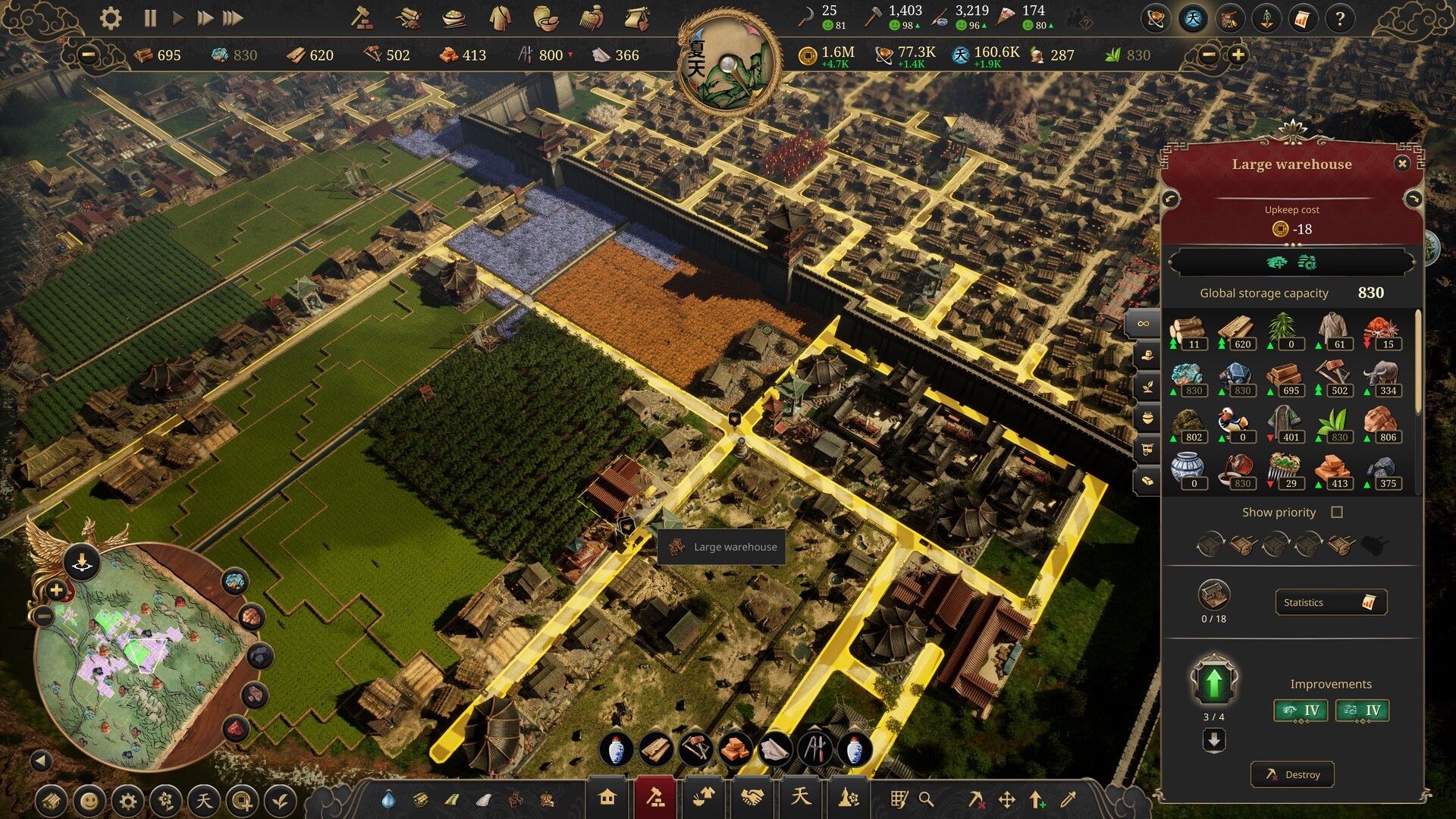Activate the magnifying glass search tool
Image resolution: width=1456 pixels, height=819 pixels.
click(x=926, y=799)
